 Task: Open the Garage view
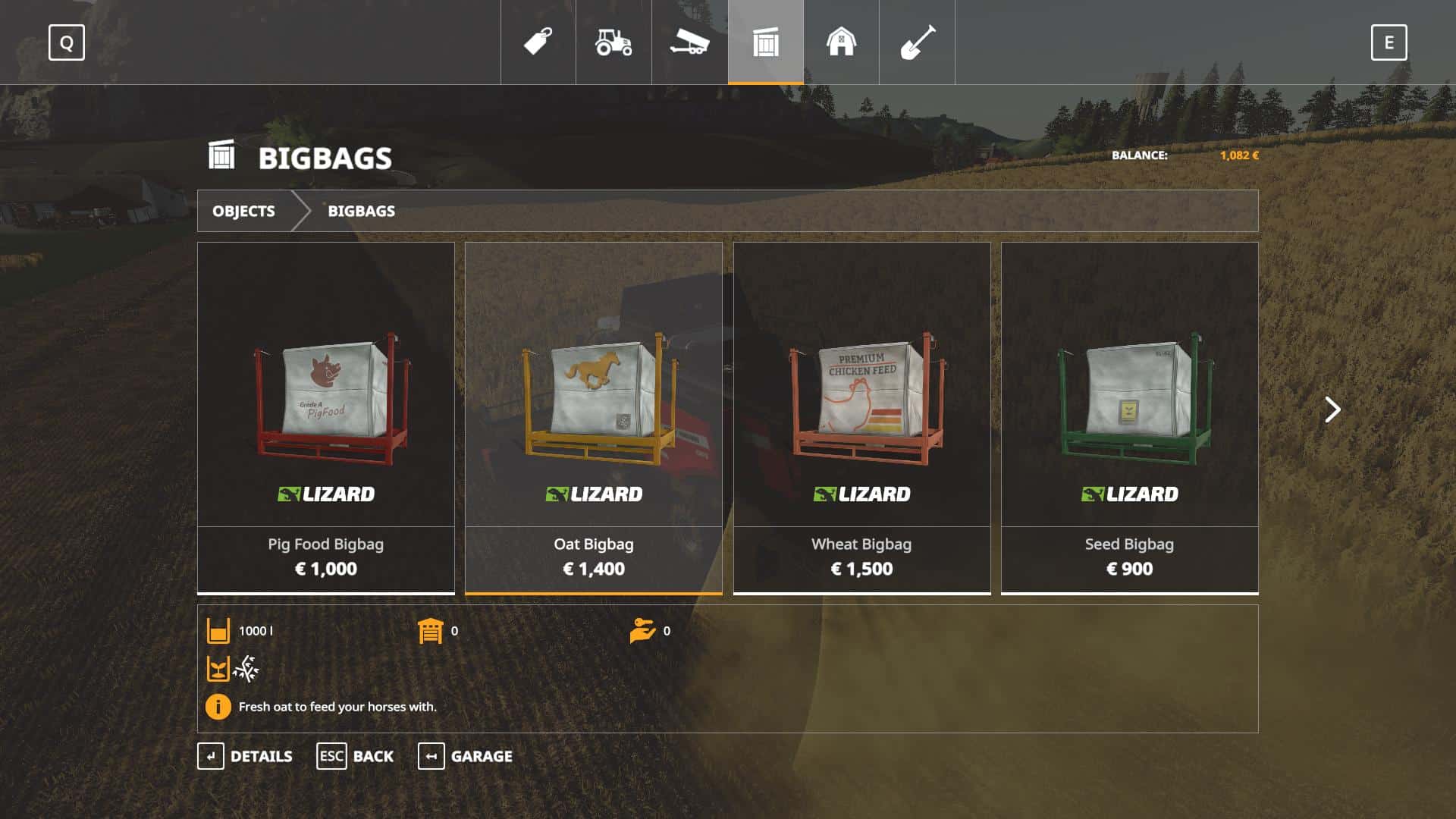(x=465, y=756)
